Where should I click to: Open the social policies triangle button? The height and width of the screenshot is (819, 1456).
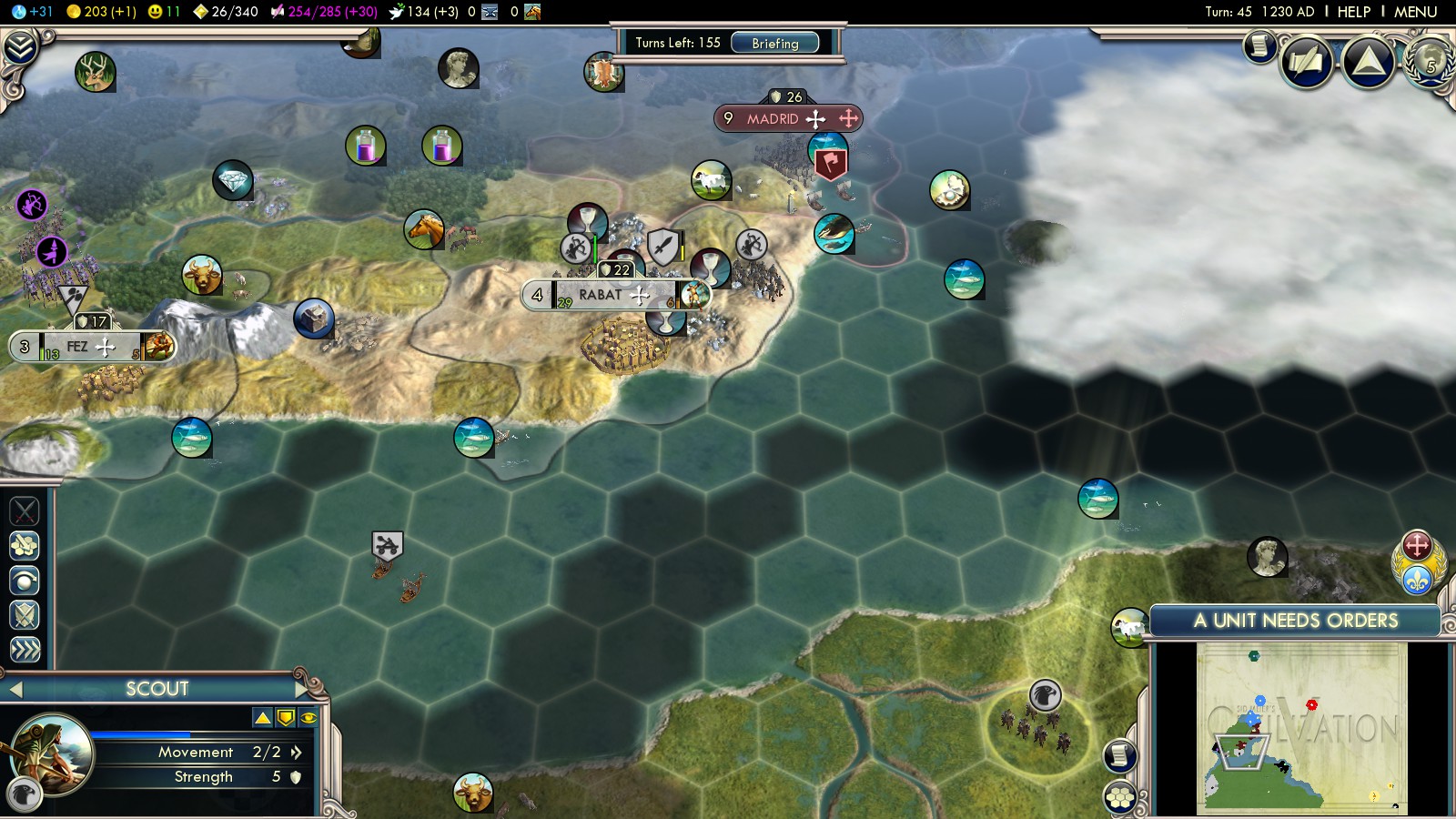1369,62
